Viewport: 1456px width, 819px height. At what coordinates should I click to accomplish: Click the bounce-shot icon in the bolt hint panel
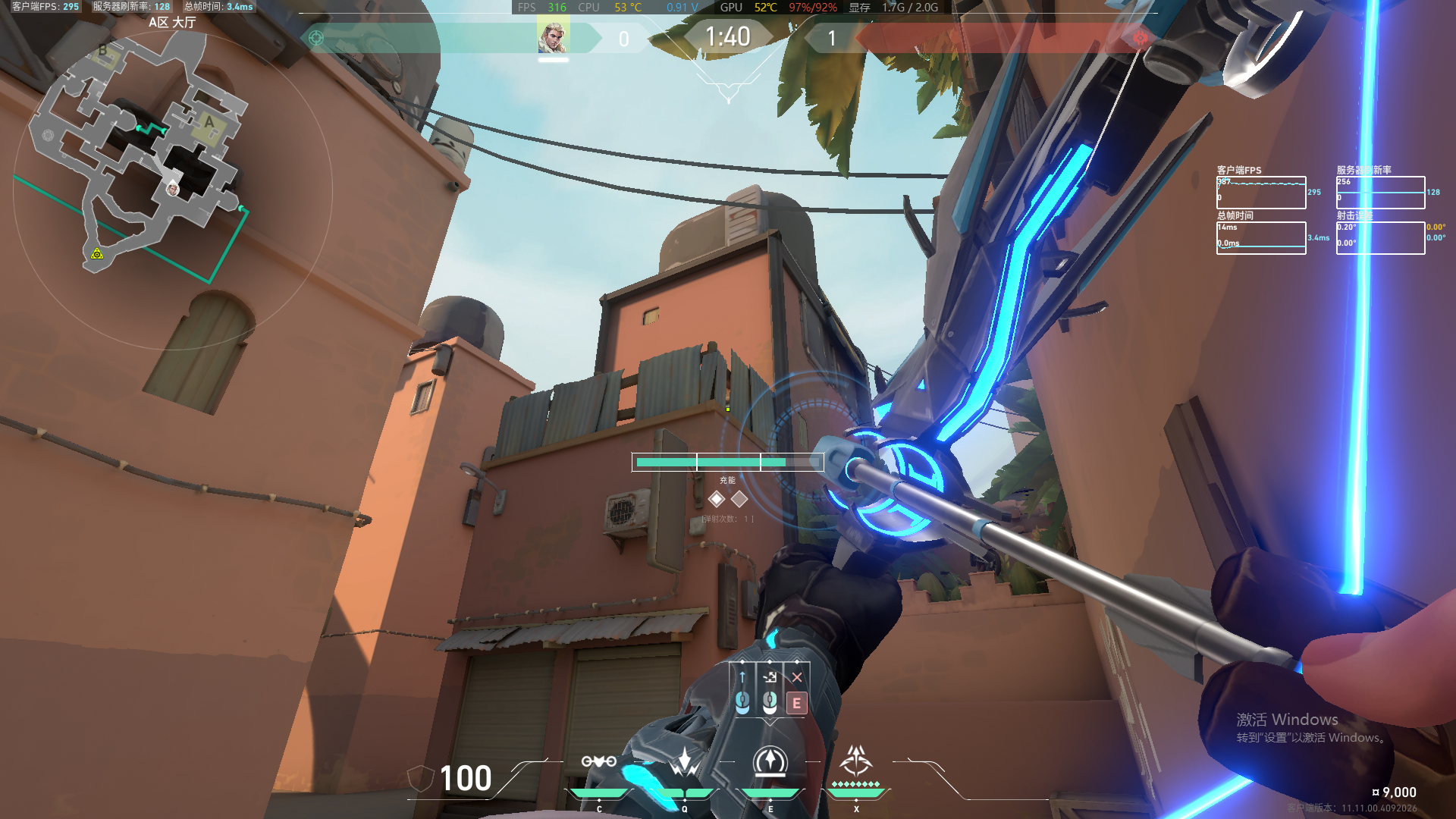770,677
